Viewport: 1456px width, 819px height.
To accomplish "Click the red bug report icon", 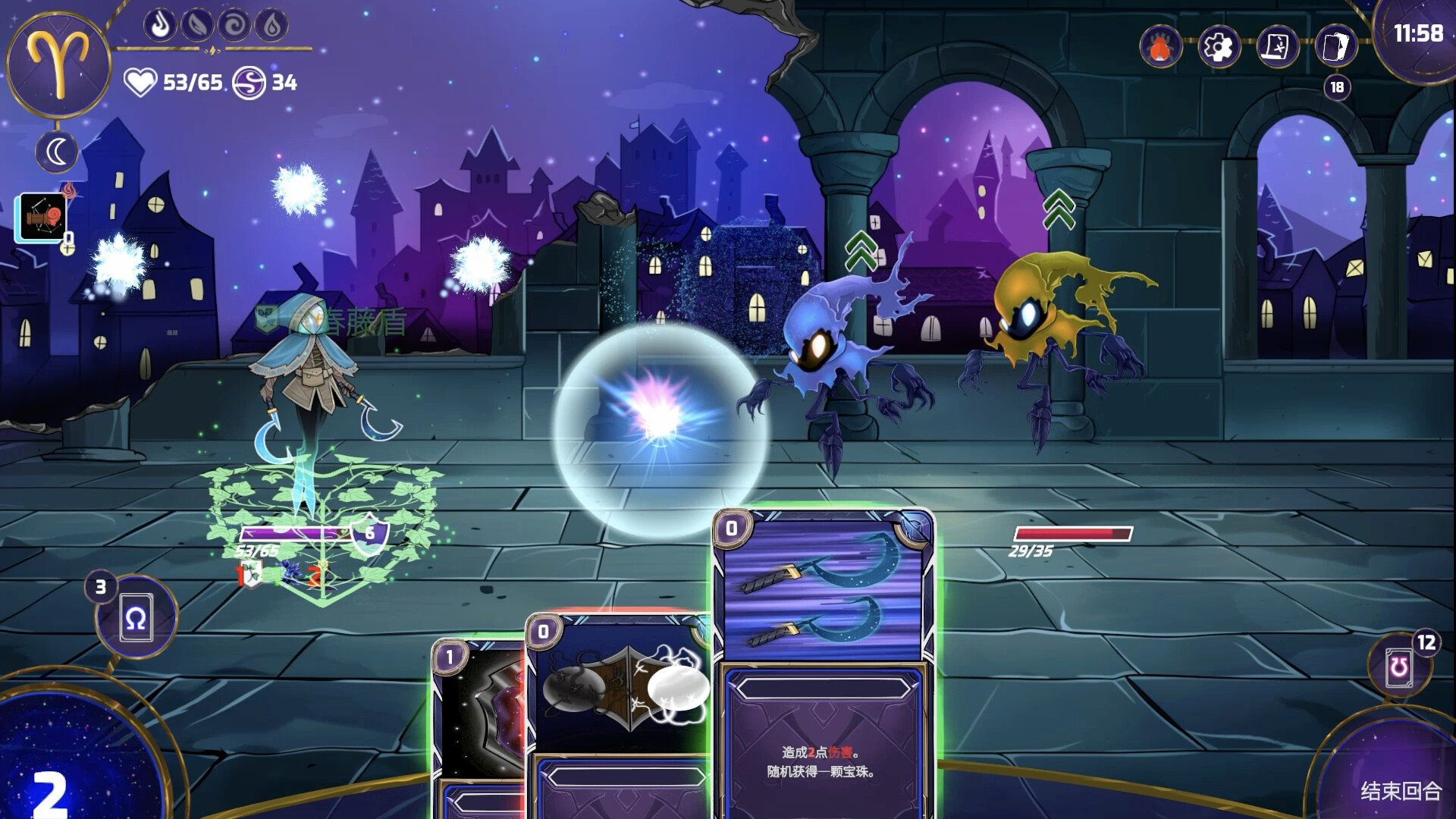I will point(1160,47).
